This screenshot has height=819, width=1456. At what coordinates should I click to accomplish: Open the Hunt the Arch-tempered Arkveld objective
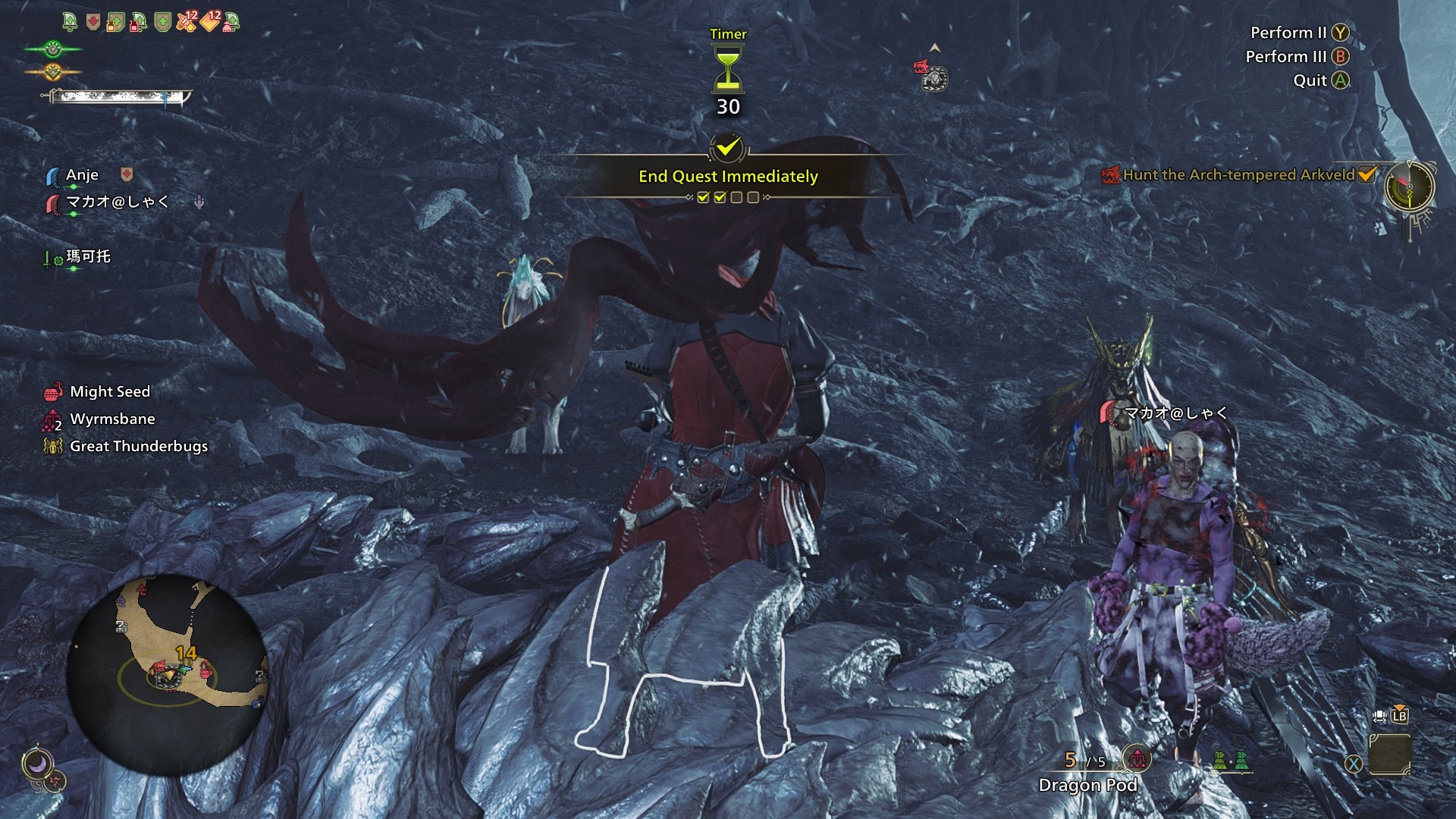point(1238,175)
